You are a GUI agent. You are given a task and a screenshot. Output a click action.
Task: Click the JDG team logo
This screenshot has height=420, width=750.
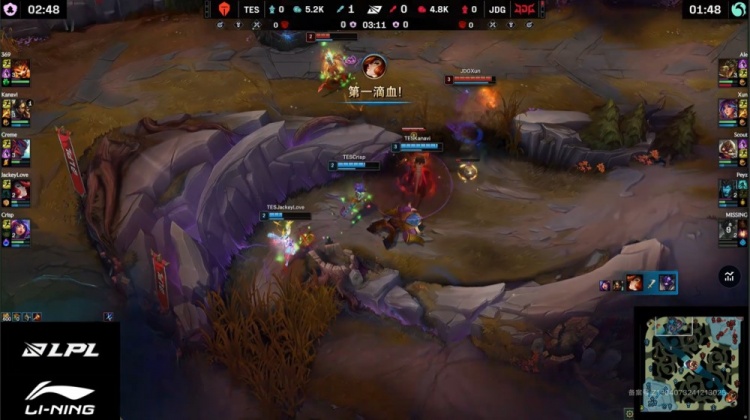click(x=525, y=9)
